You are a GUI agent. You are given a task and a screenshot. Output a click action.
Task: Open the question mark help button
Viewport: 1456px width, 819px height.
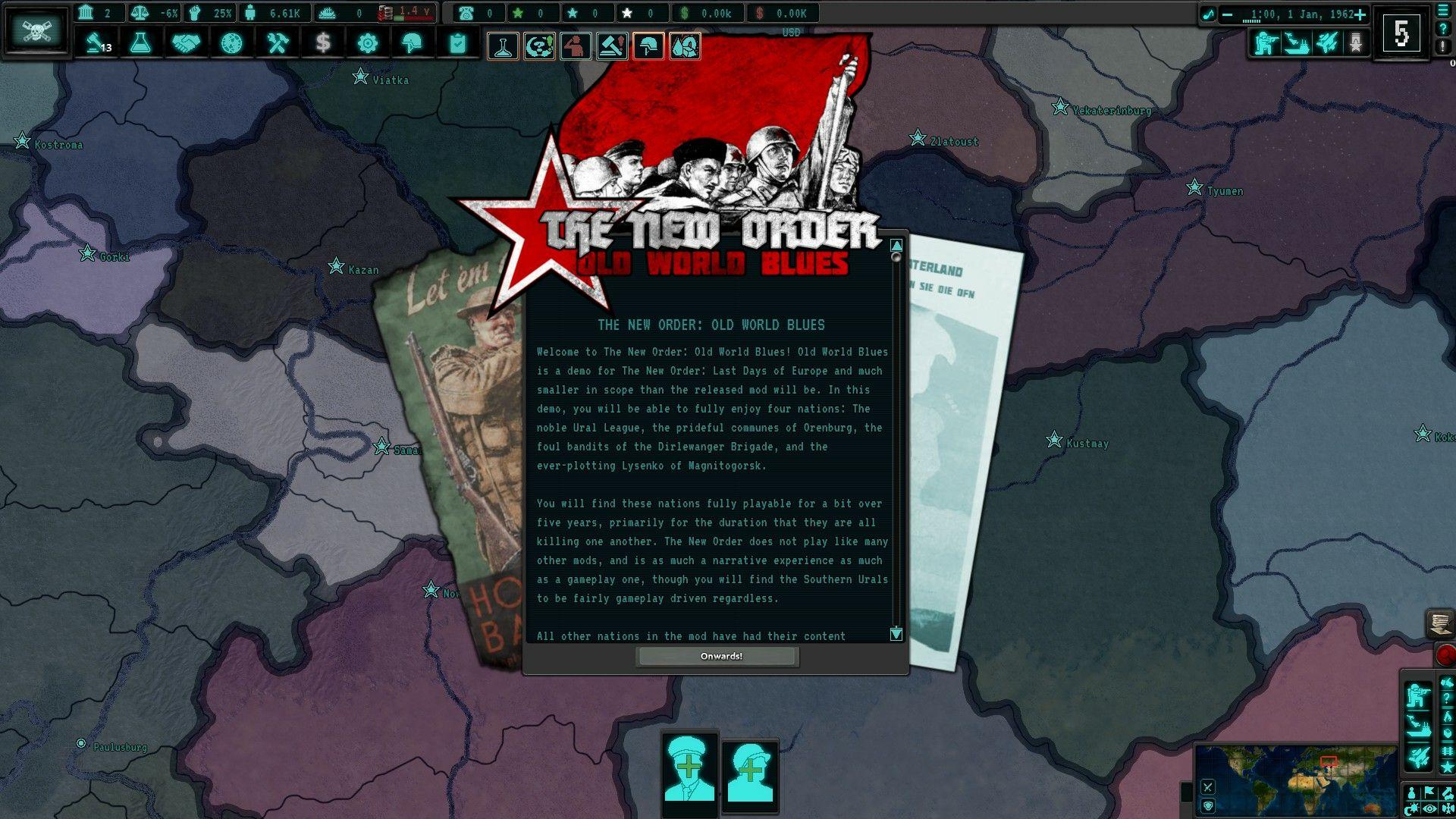click(x=1443, y=28)
